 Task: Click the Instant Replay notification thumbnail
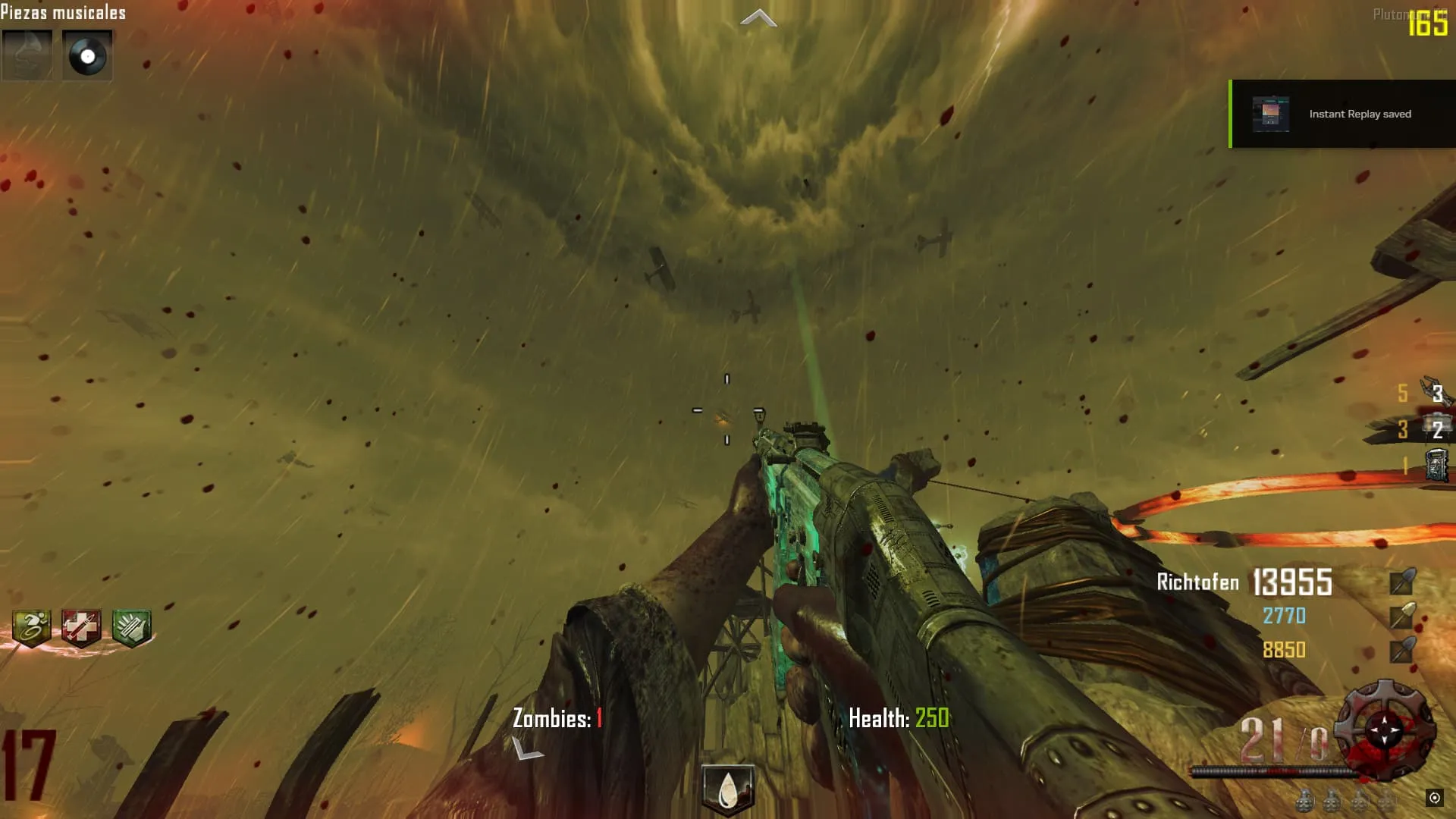(1270, 115)
